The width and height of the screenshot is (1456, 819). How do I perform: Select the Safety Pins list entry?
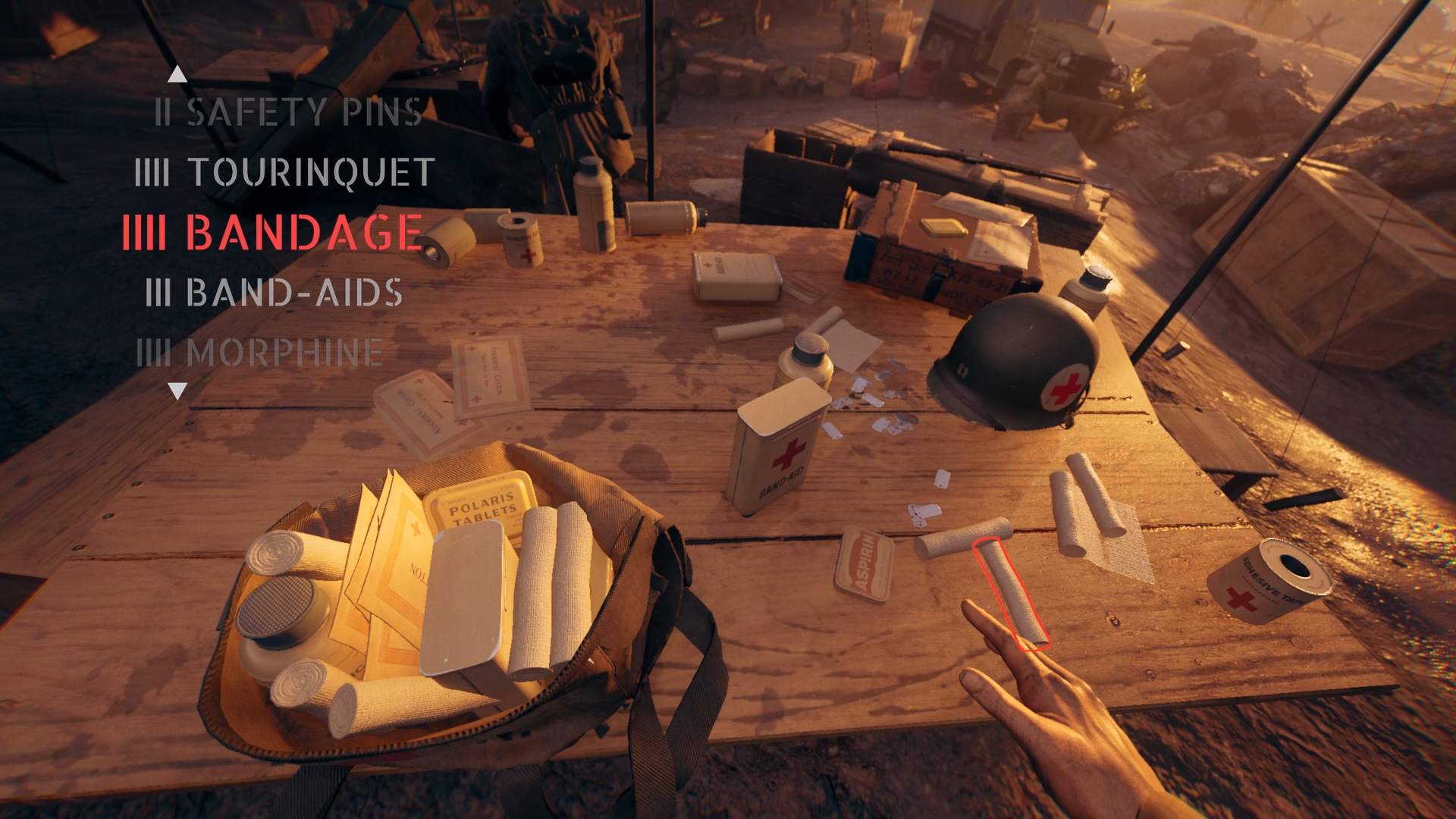click(288, 113)
